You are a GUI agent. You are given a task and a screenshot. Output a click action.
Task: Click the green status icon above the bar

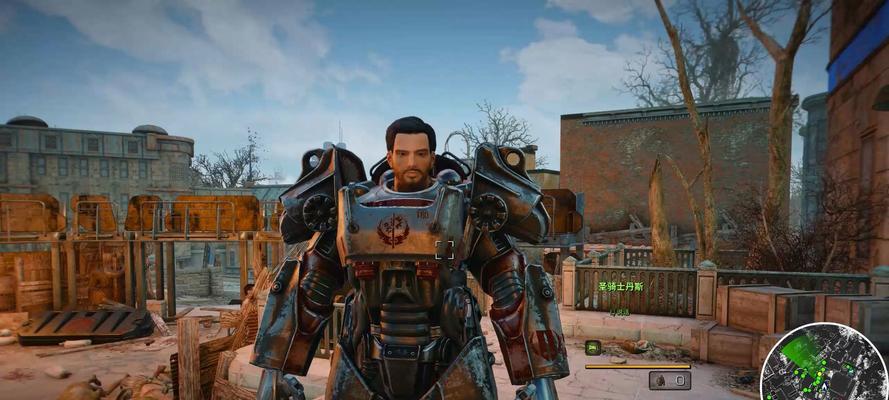tap(592, 347)
